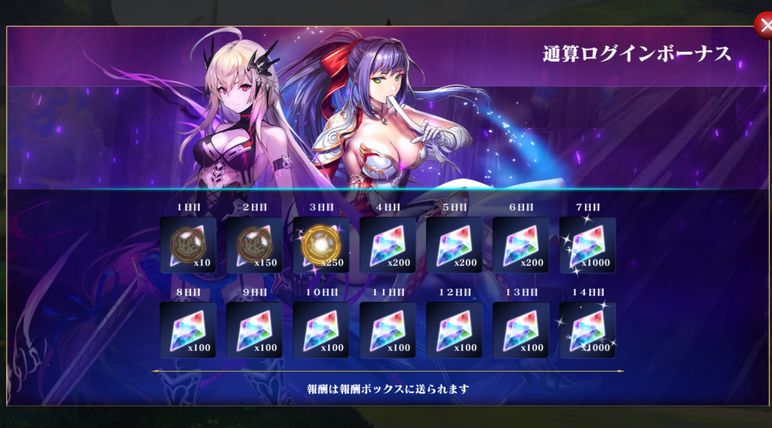Select the day 9 crystal reward
Image resolution: width=772 pixels, height=428 pixels.
(x=254, y=330)
